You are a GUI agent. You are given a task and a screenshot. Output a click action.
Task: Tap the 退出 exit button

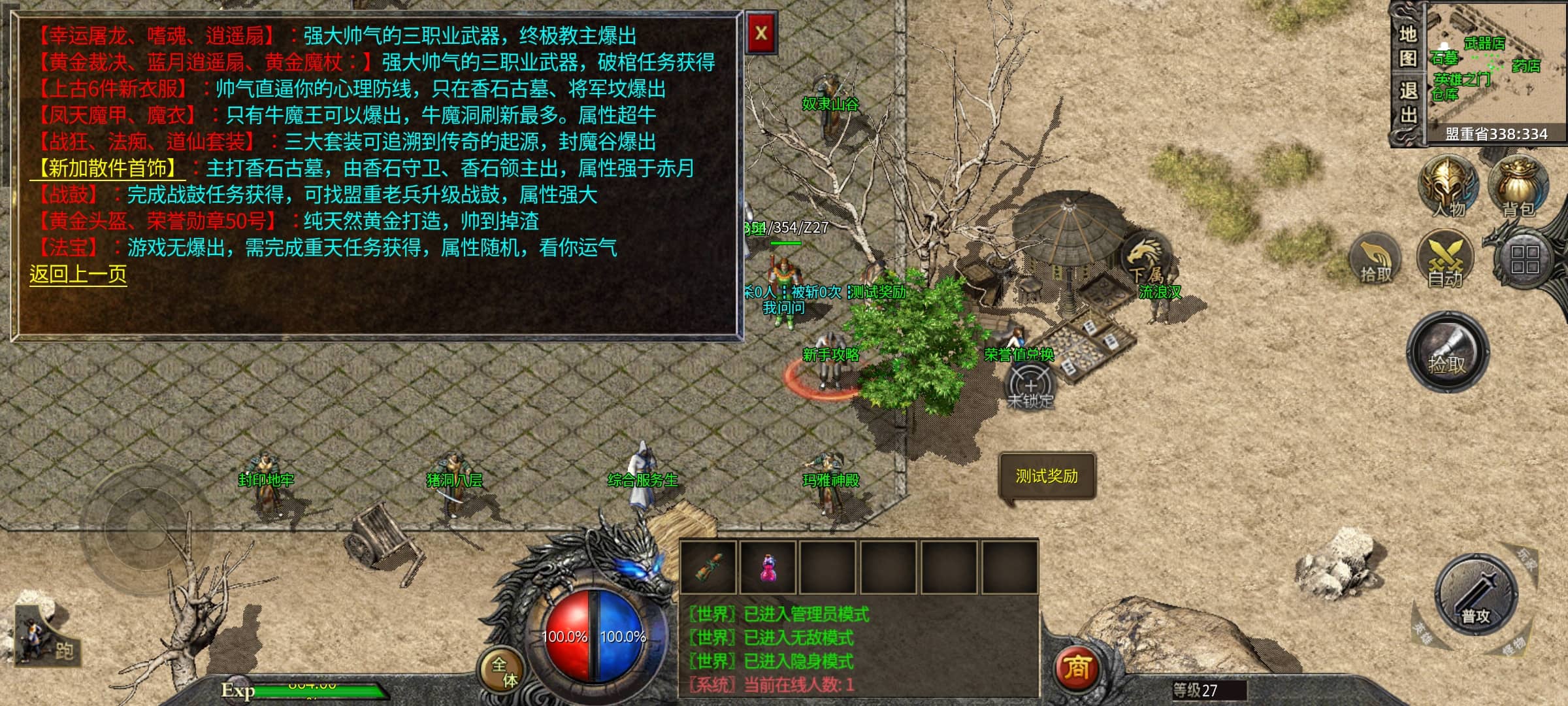coord(1408,103)
